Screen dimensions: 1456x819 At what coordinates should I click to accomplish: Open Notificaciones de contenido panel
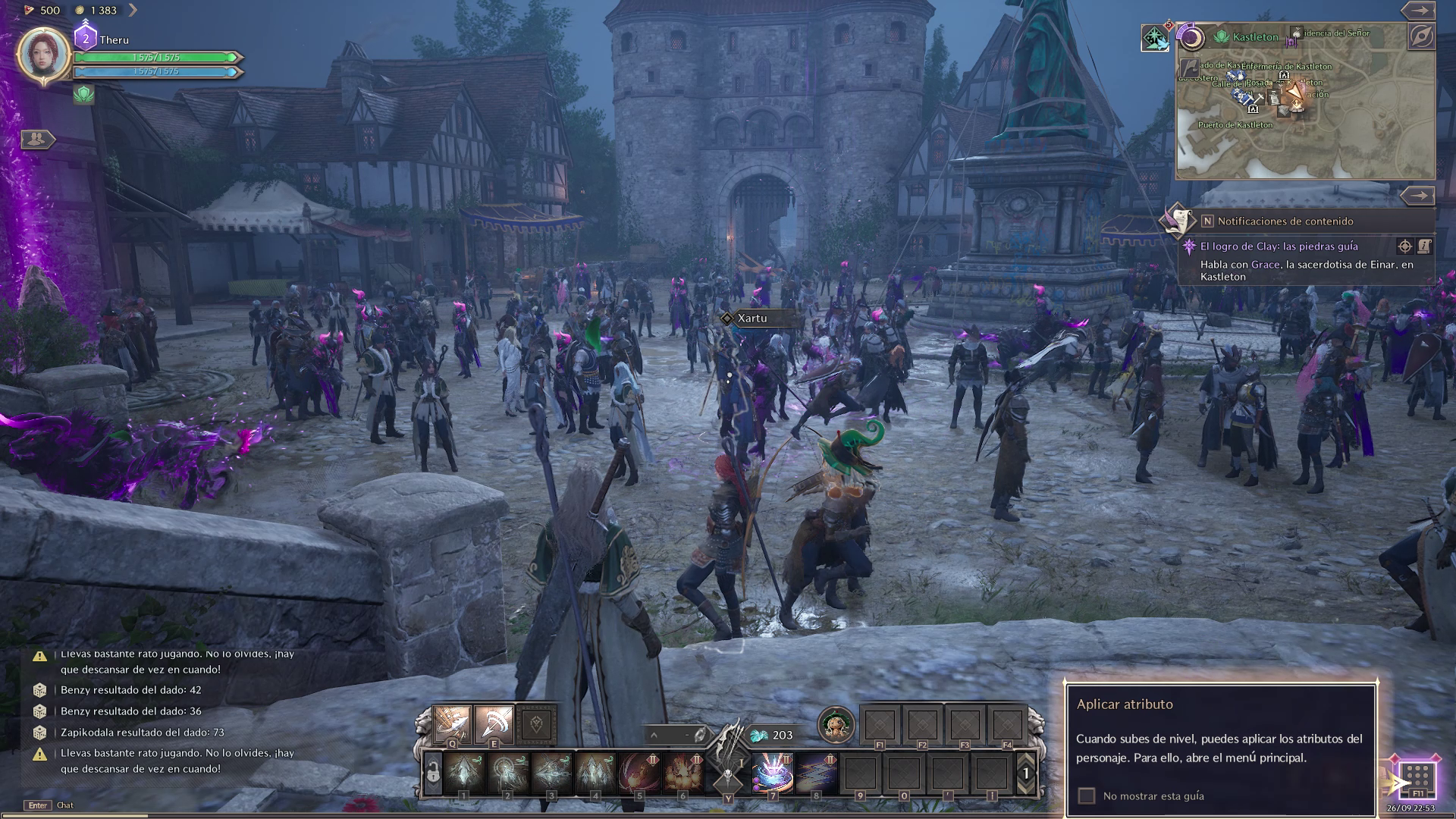[x=1285, y=221]
